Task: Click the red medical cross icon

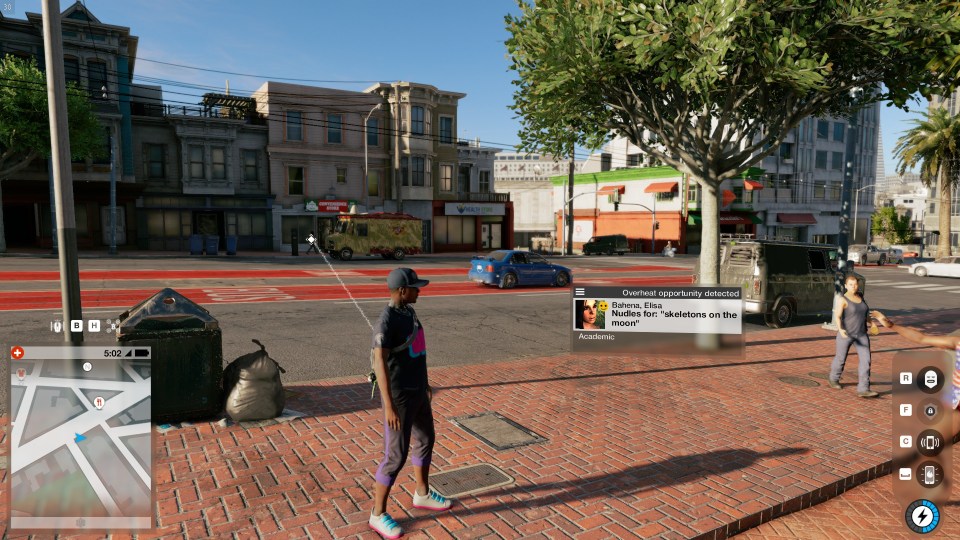Action: (17, 353)
